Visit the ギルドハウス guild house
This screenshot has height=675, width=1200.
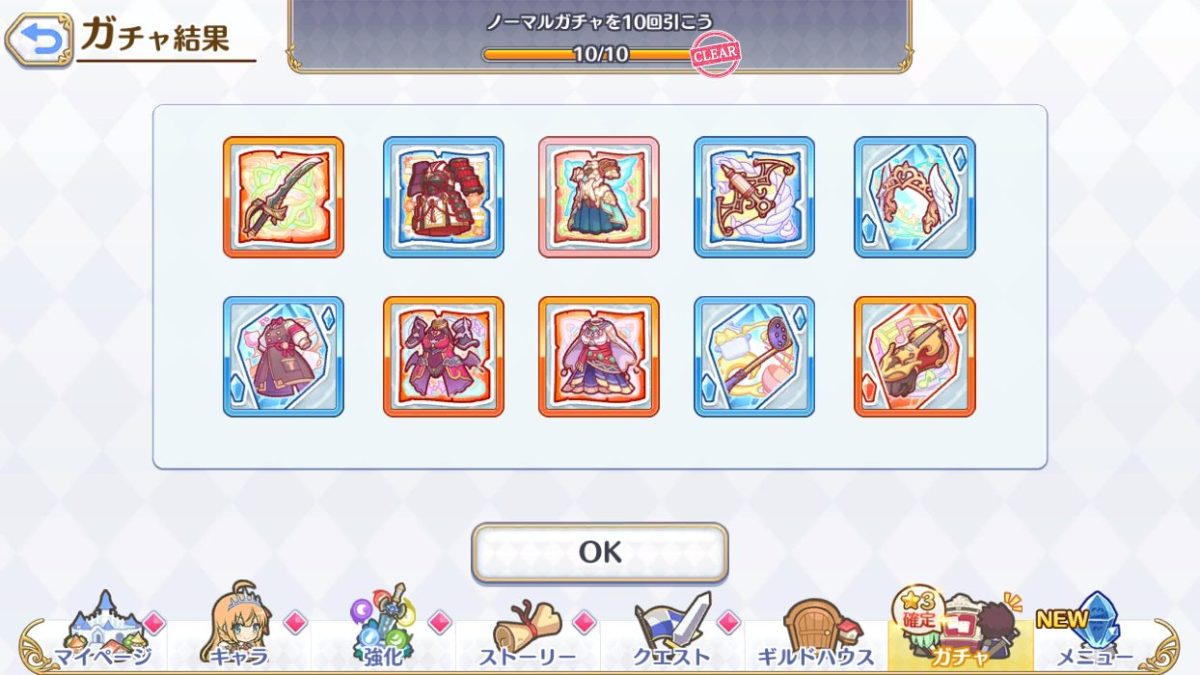point(815,632)
